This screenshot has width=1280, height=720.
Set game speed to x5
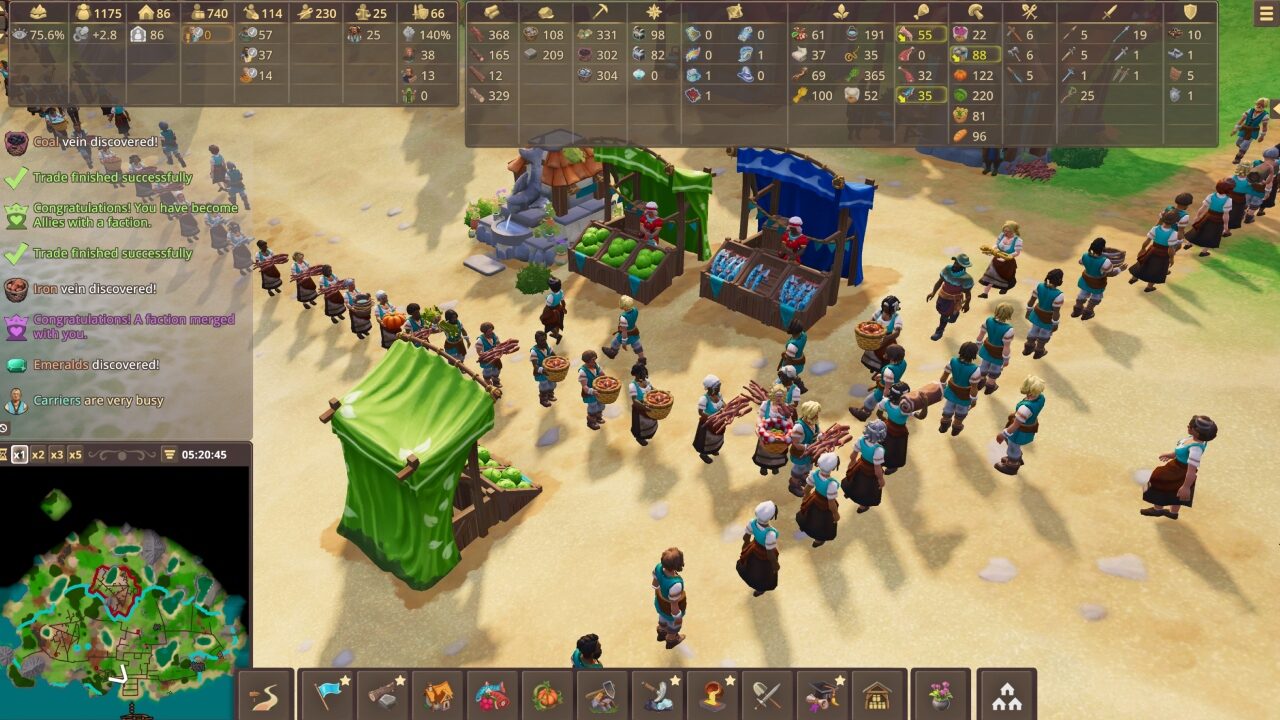tap(75, 455)
